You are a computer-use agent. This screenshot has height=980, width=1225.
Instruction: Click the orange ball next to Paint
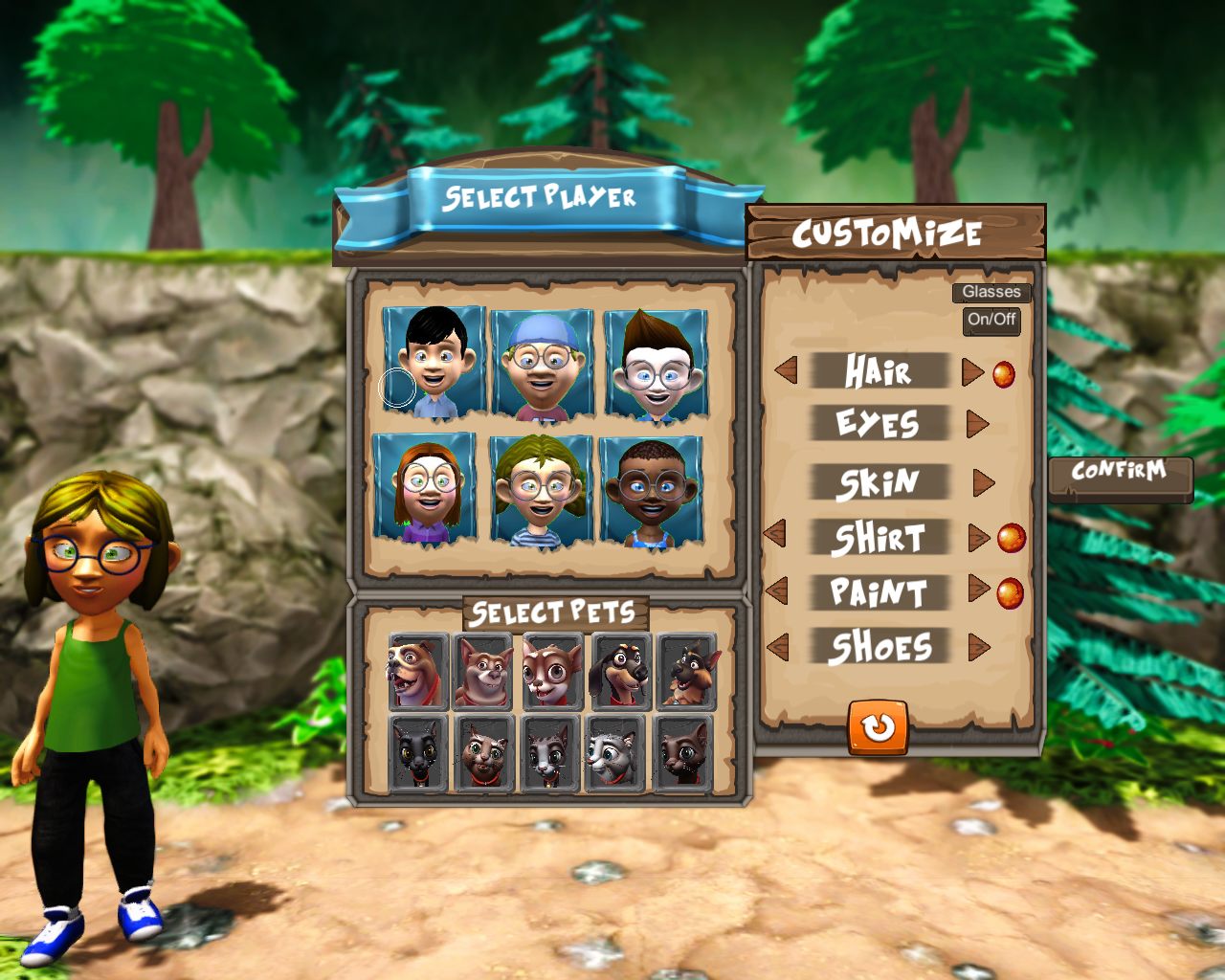1010,593
